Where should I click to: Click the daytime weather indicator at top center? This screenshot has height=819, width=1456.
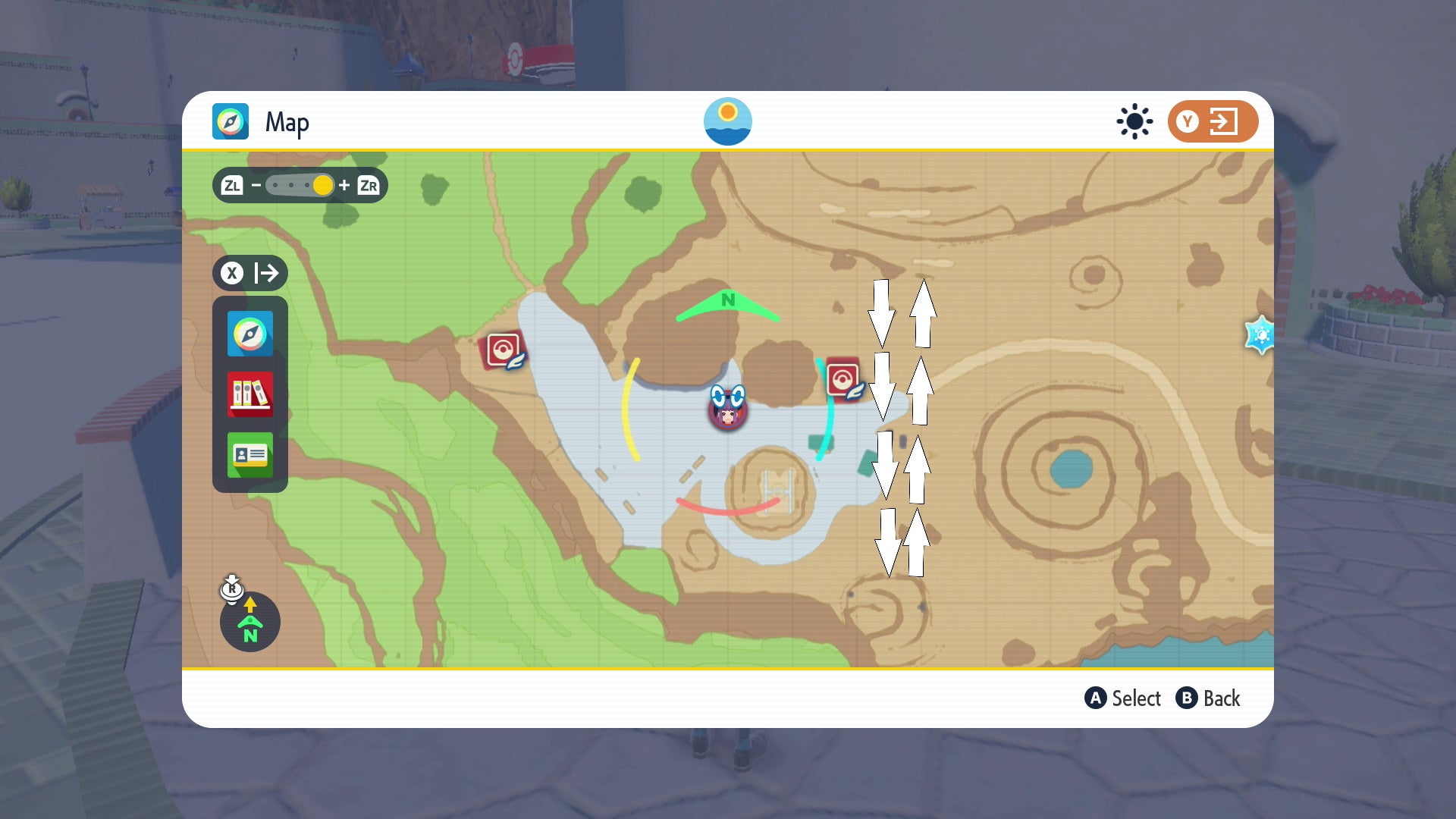pyautogui.click(x=728, y=121)
